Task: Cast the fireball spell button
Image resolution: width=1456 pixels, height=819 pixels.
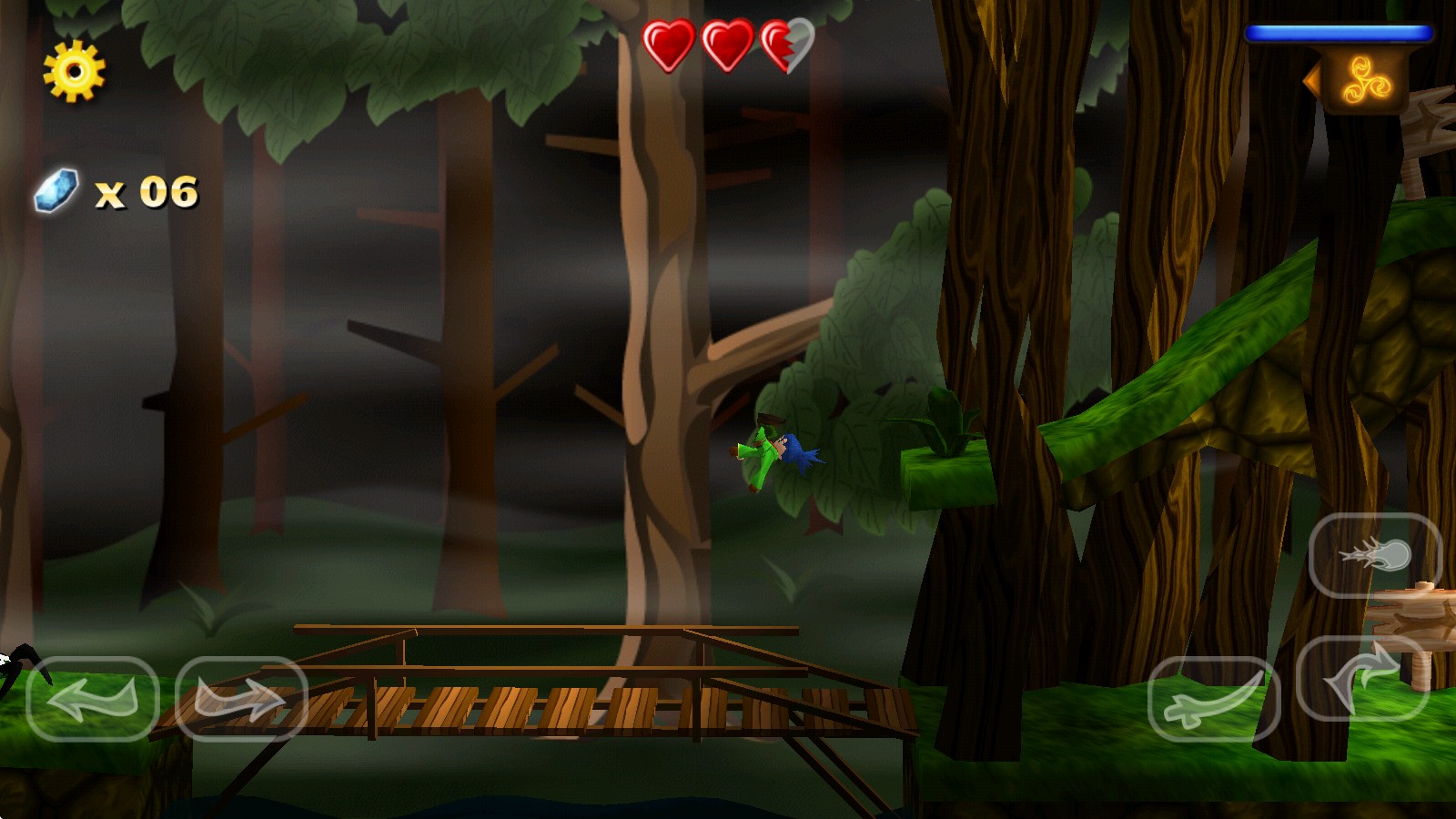Action: 1375,555
